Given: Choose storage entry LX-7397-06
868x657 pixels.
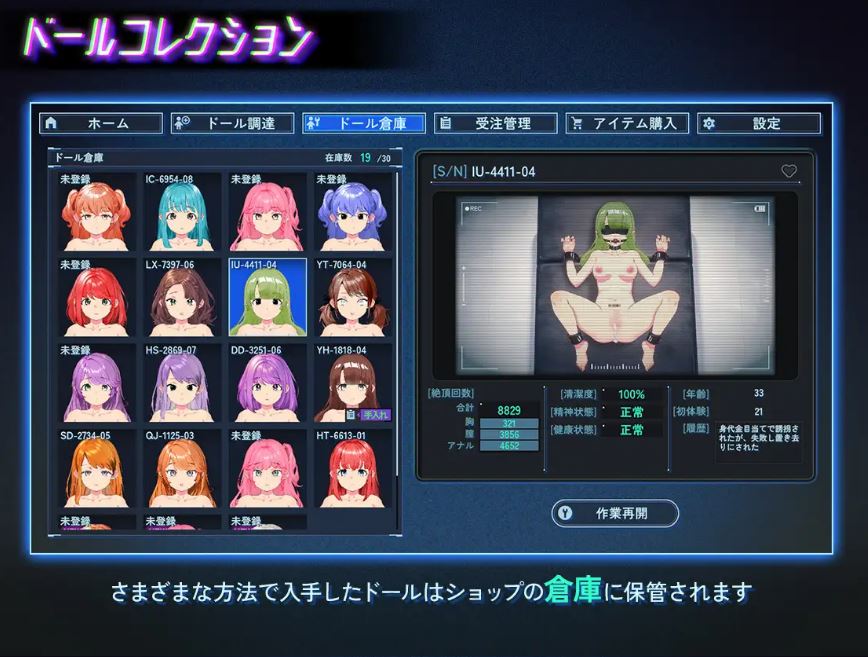Looking at the screenshot, I should 182,298.
